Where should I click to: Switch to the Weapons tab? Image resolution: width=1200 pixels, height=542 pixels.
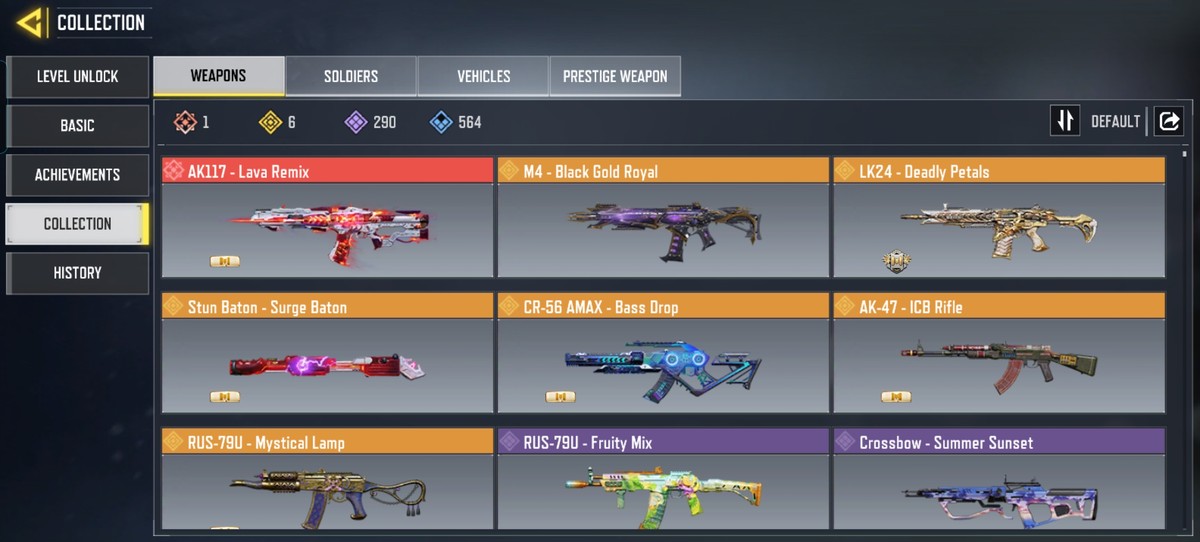point(218,76)
